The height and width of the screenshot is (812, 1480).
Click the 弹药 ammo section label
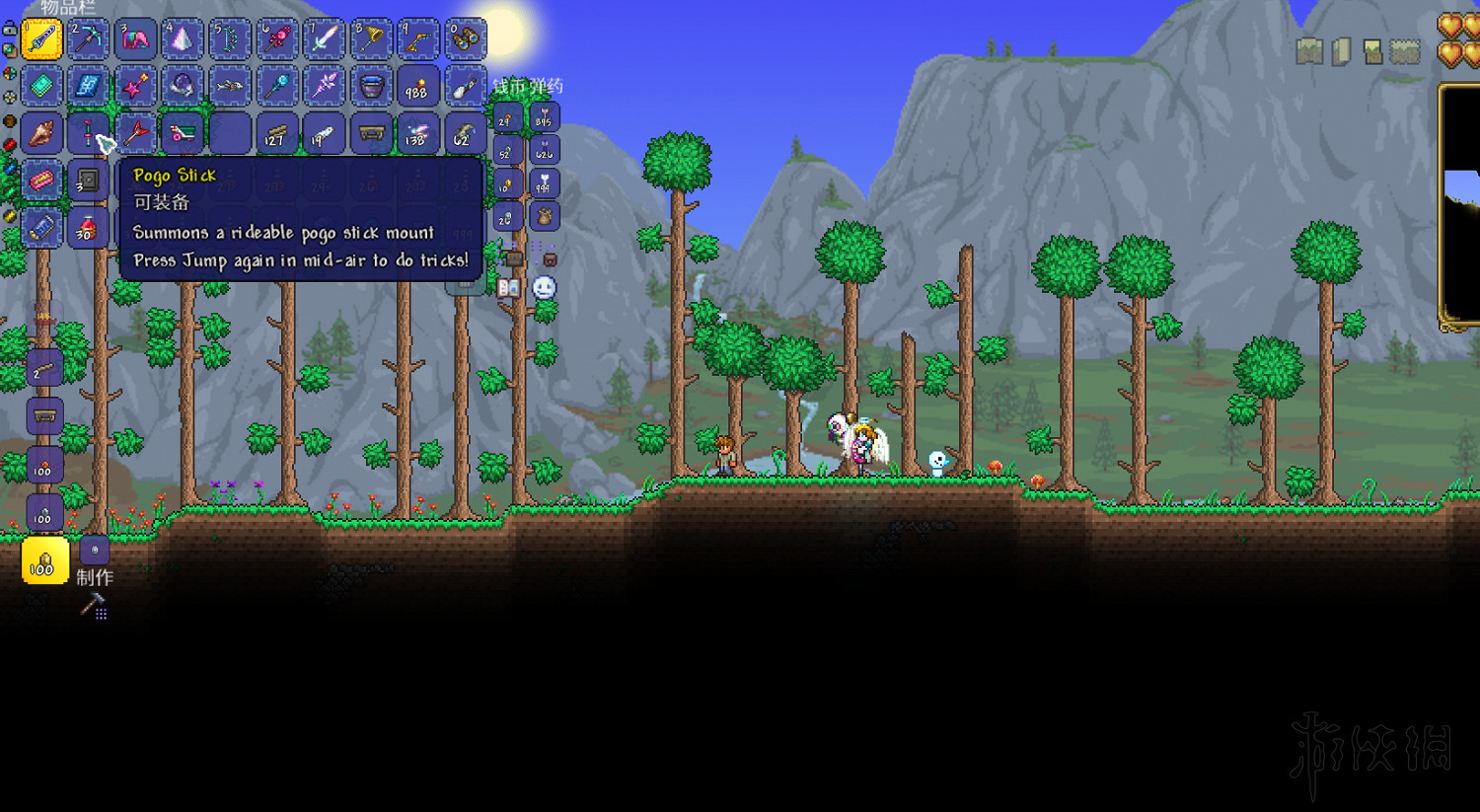tap(549, 87)
